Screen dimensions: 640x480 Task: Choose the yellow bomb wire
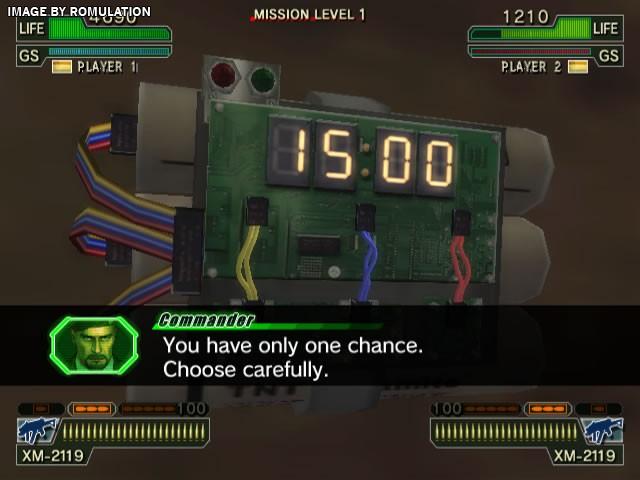coord(246,262)
